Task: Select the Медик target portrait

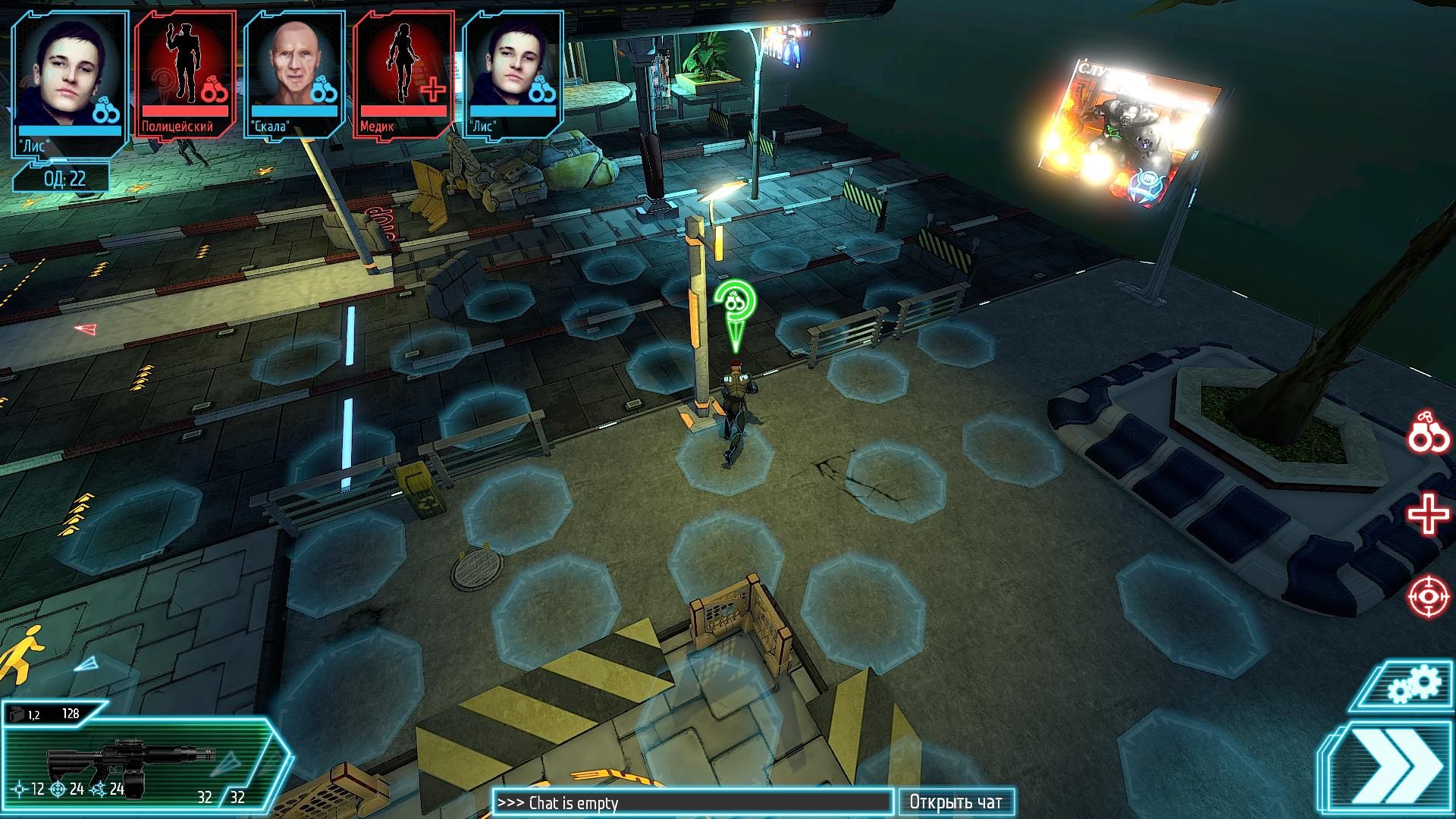Action: click(403, 74)
